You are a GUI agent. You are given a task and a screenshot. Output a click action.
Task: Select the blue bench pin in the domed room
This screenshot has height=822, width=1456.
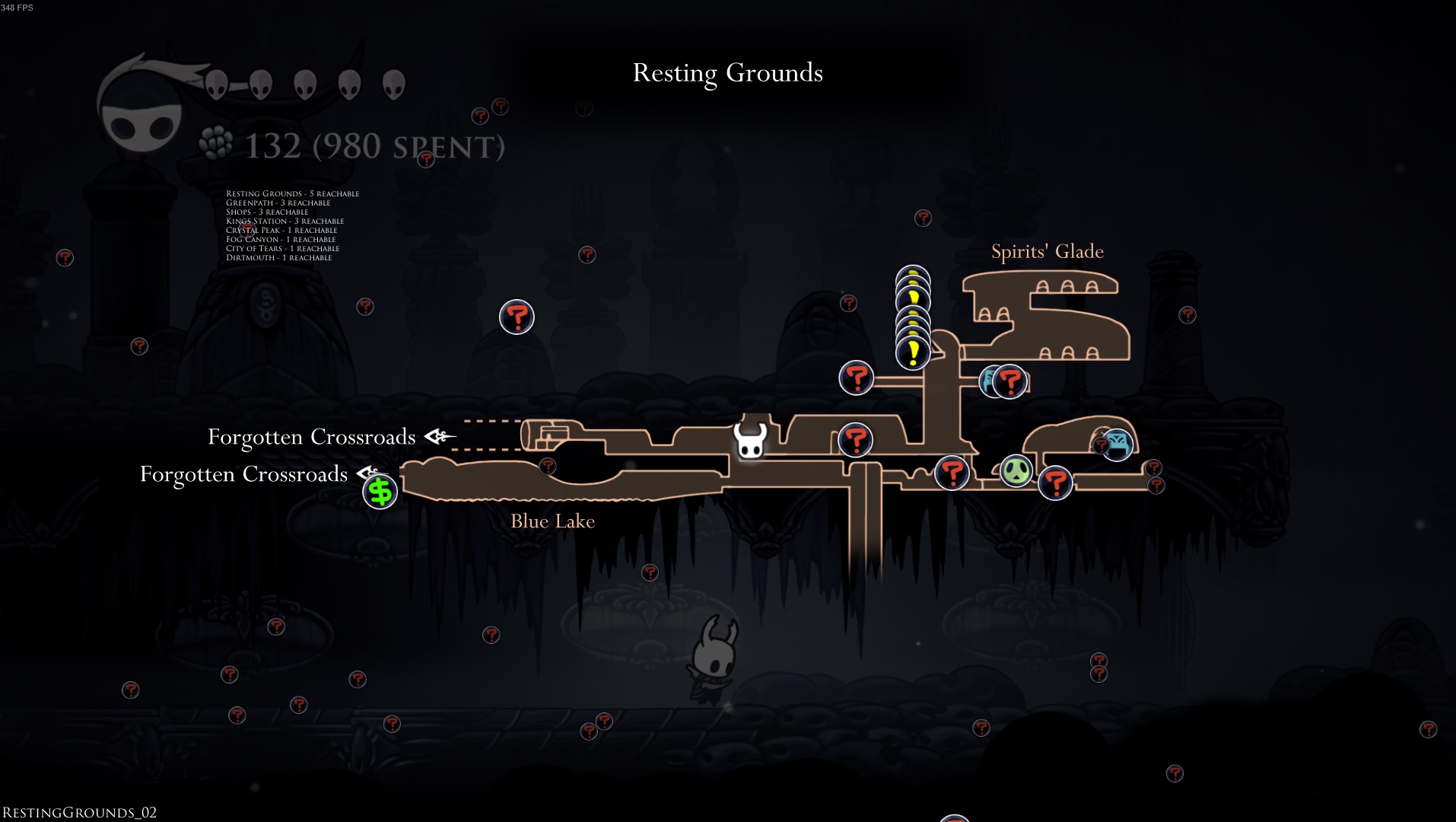(x=1117, y=444)
